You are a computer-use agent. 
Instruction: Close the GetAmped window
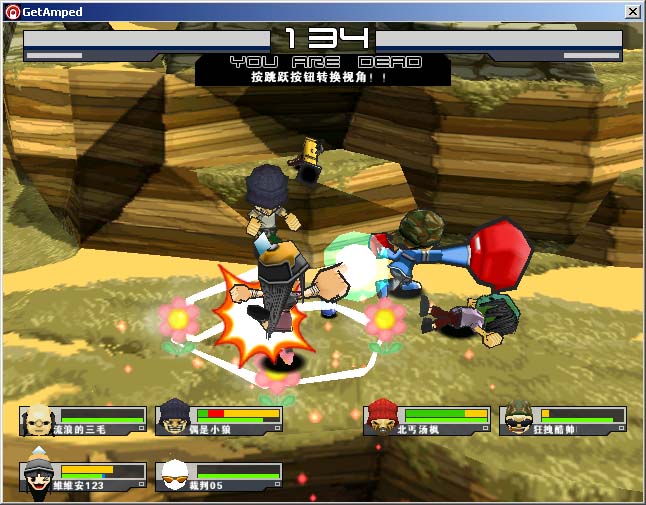click(x=632, y=11)
